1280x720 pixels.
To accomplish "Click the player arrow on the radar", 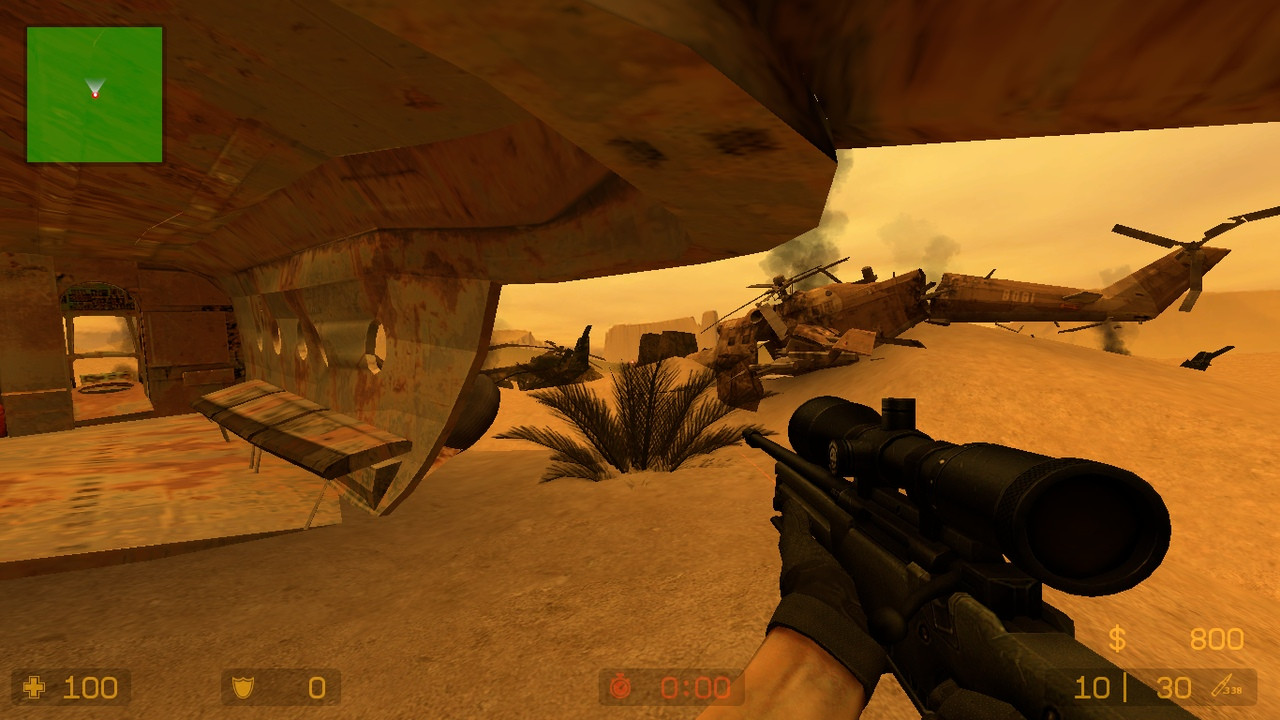I will point(95,85).
